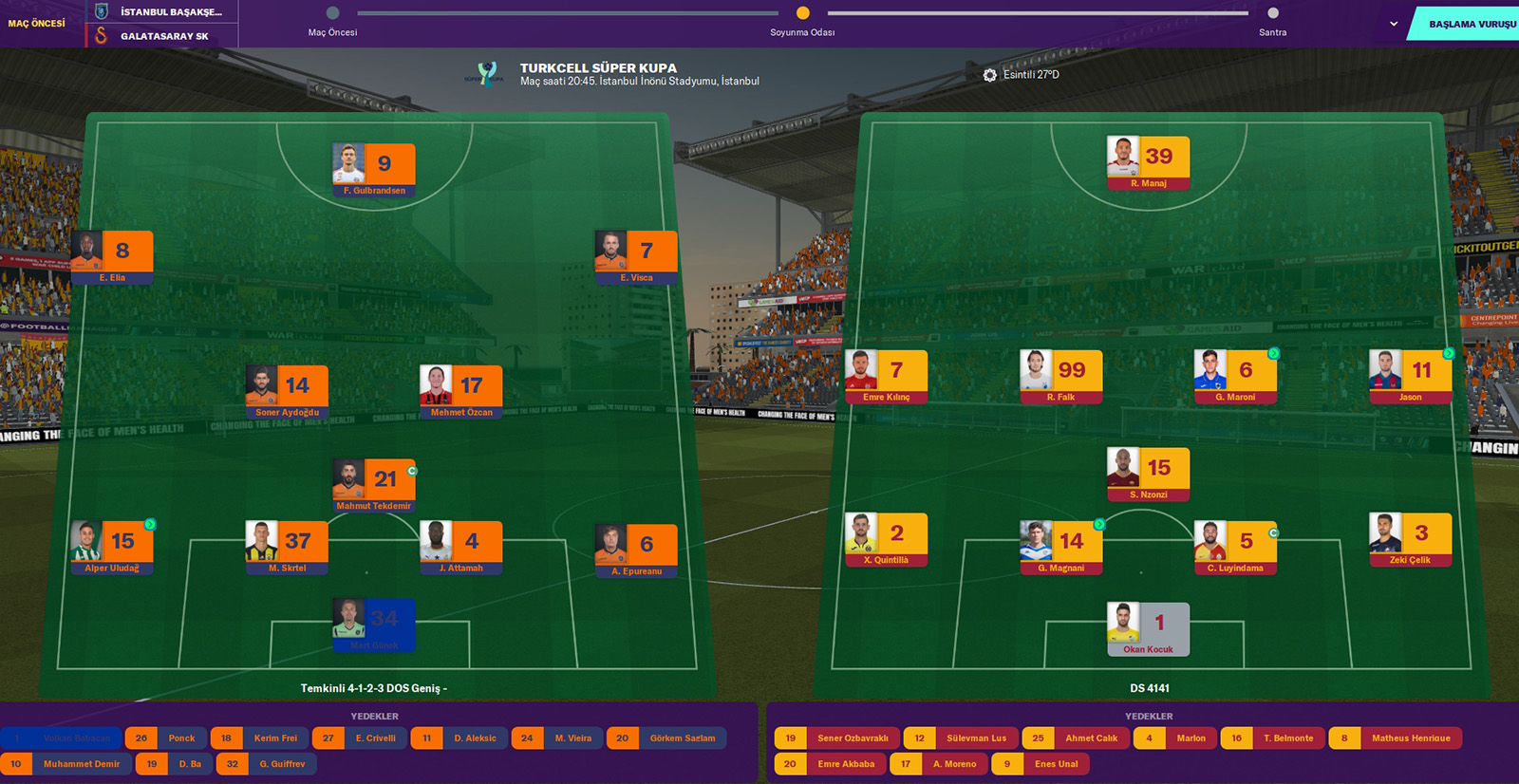Click defender M. Skrtel number 37

pos(287,547)
